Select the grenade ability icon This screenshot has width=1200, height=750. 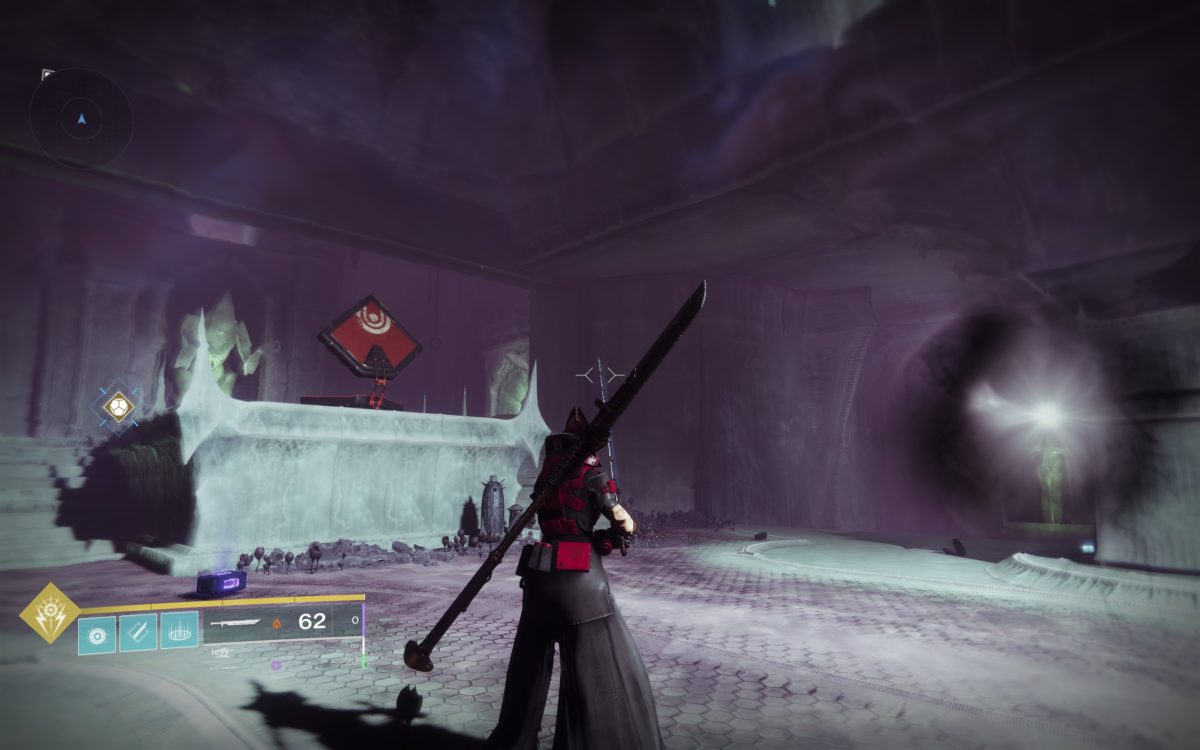tap(97, 632)
